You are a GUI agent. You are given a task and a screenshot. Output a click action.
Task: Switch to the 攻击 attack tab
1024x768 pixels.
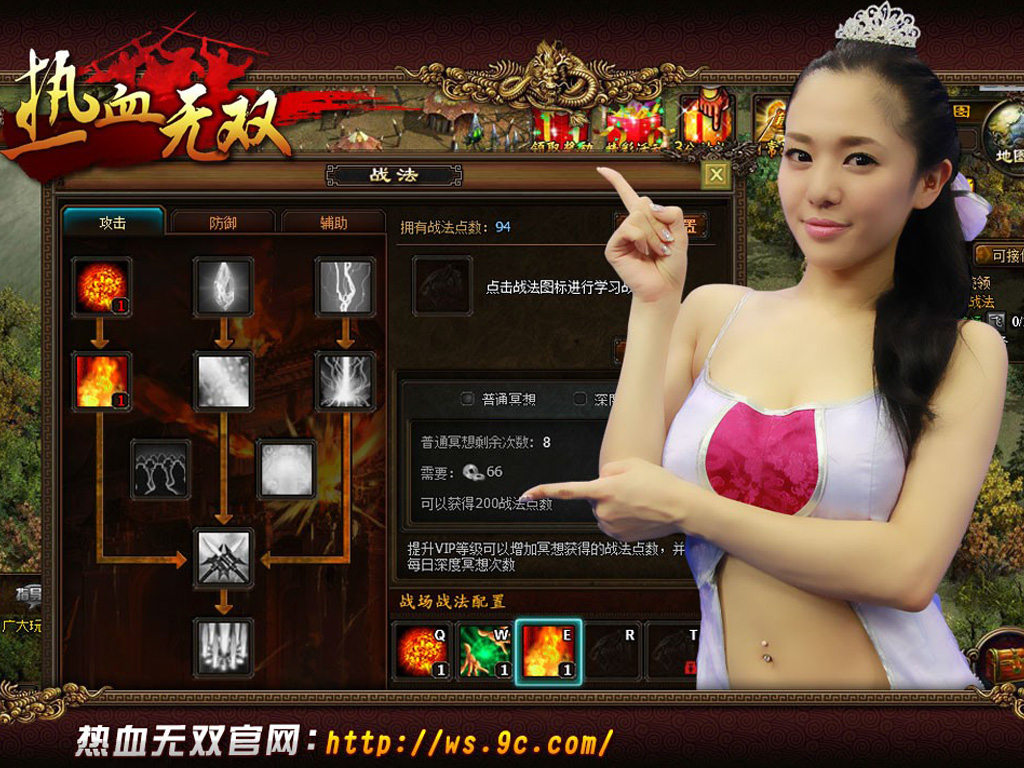click(x=113, y=222)
